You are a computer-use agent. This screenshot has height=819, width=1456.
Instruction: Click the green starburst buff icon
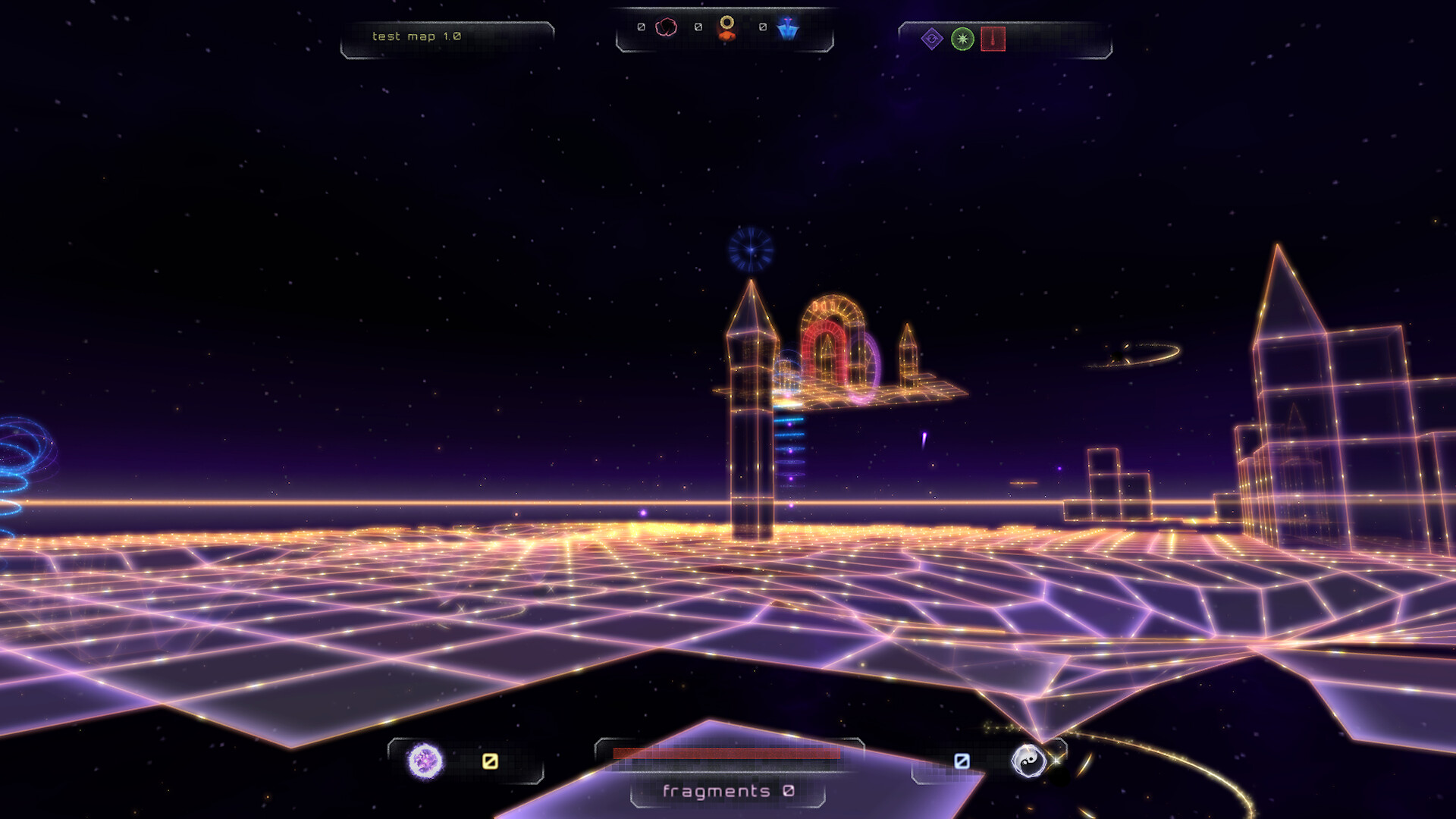point(962,39)
